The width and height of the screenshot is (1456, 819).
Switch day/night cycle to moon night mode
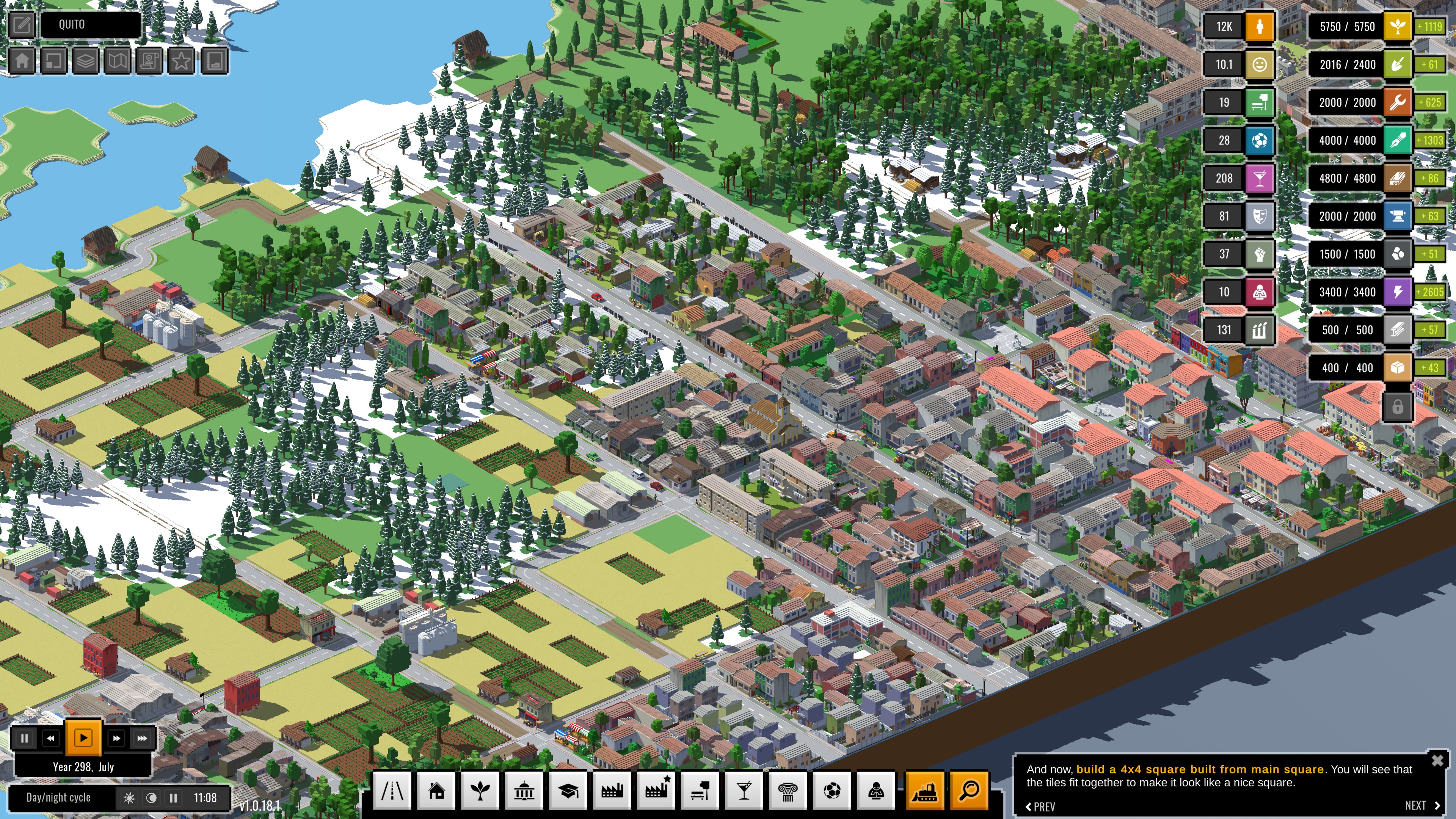(x=152, y=798)
